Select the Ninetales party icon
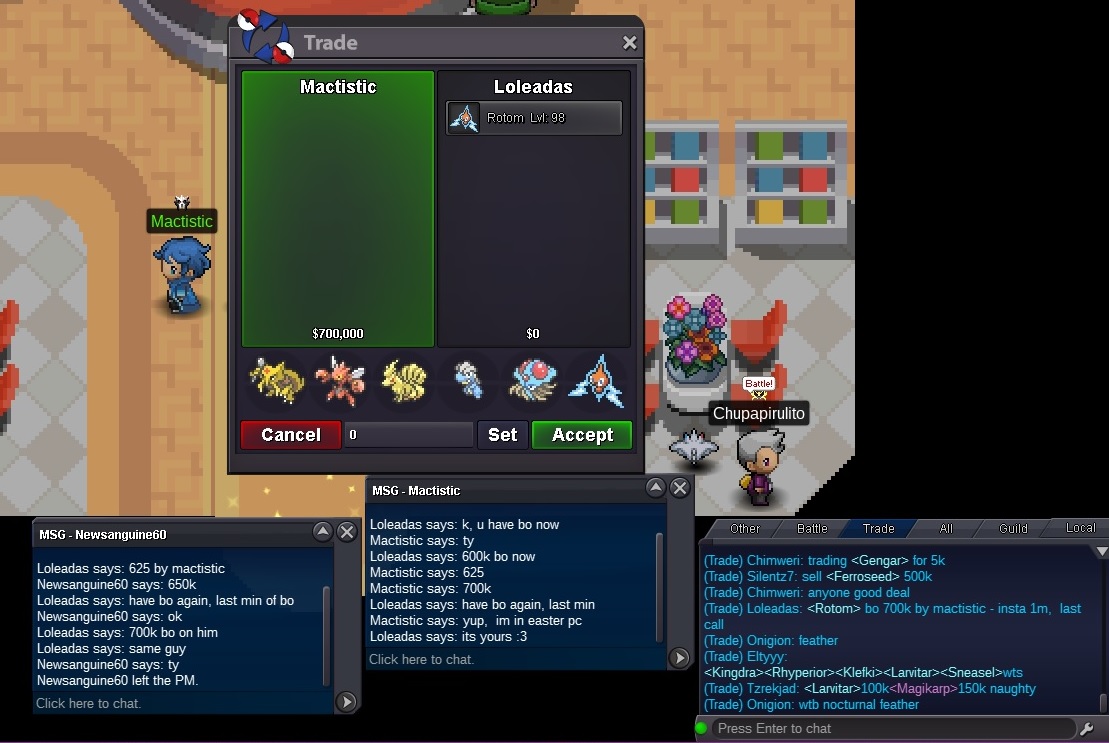 pyautogui.click(x=404, y=381)
